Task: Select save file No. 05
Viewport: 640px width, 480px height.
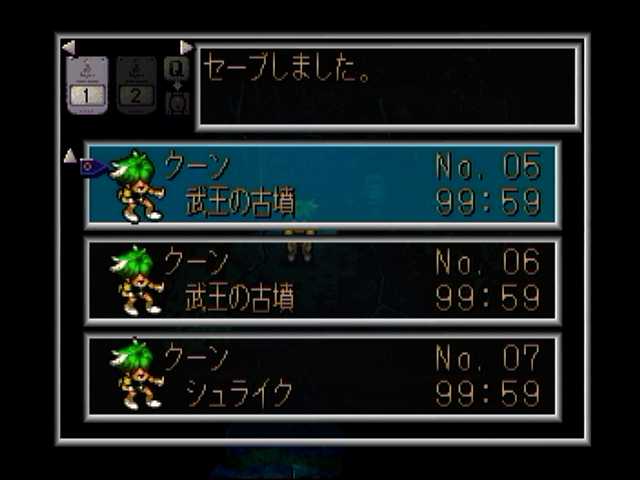Action: point(322,186)
